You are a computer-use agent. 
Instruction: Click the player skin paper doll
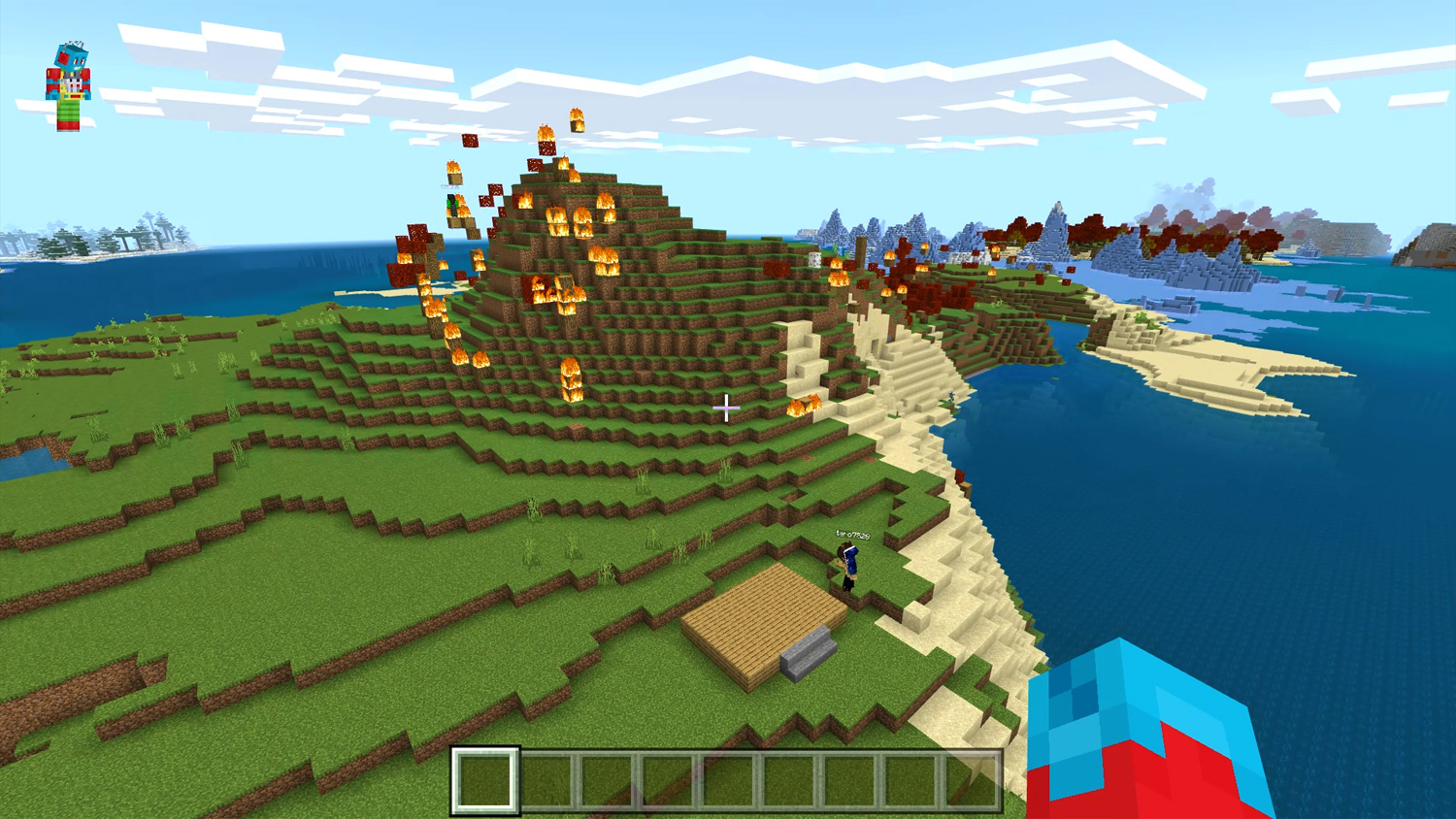click(x=68, y=85)
